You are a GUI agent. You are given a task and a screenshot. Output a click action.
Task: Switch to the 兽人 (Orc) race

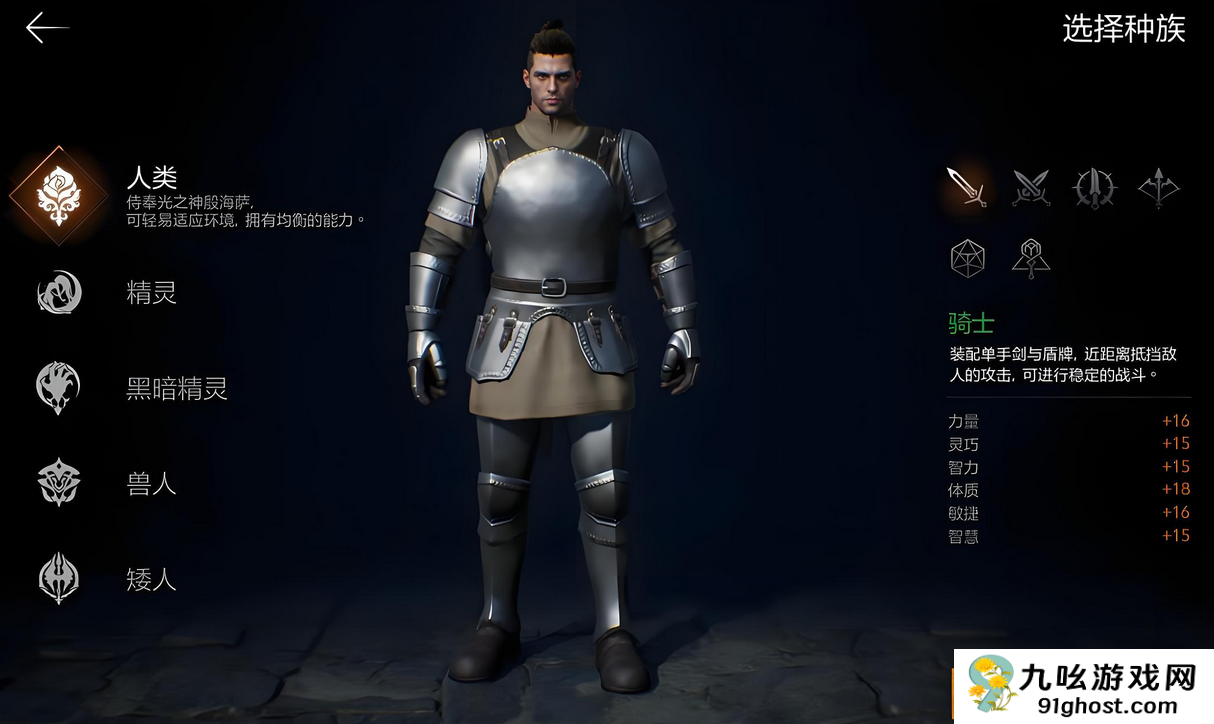click(x=59, y=483)
